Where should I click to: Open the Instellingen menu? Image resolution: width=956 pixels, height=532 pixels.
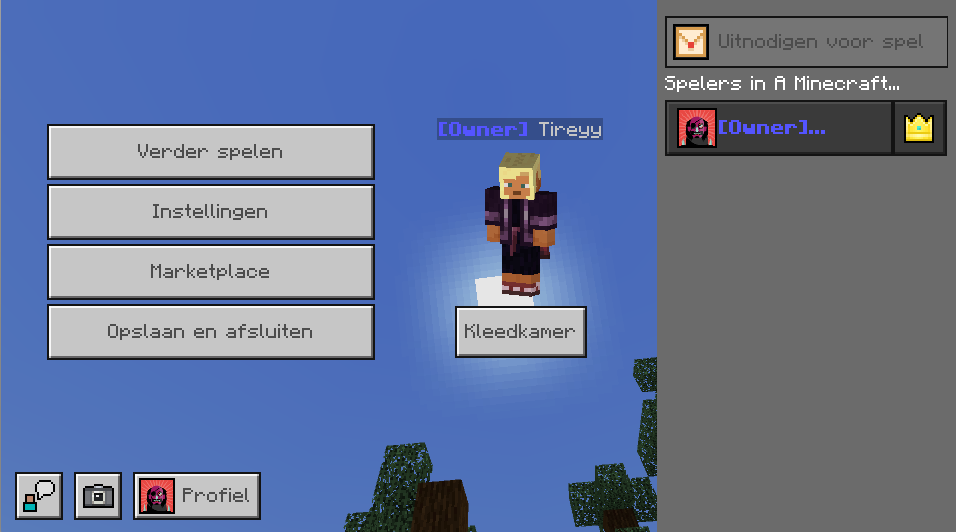pyautogui.click(x=210, y=212)
